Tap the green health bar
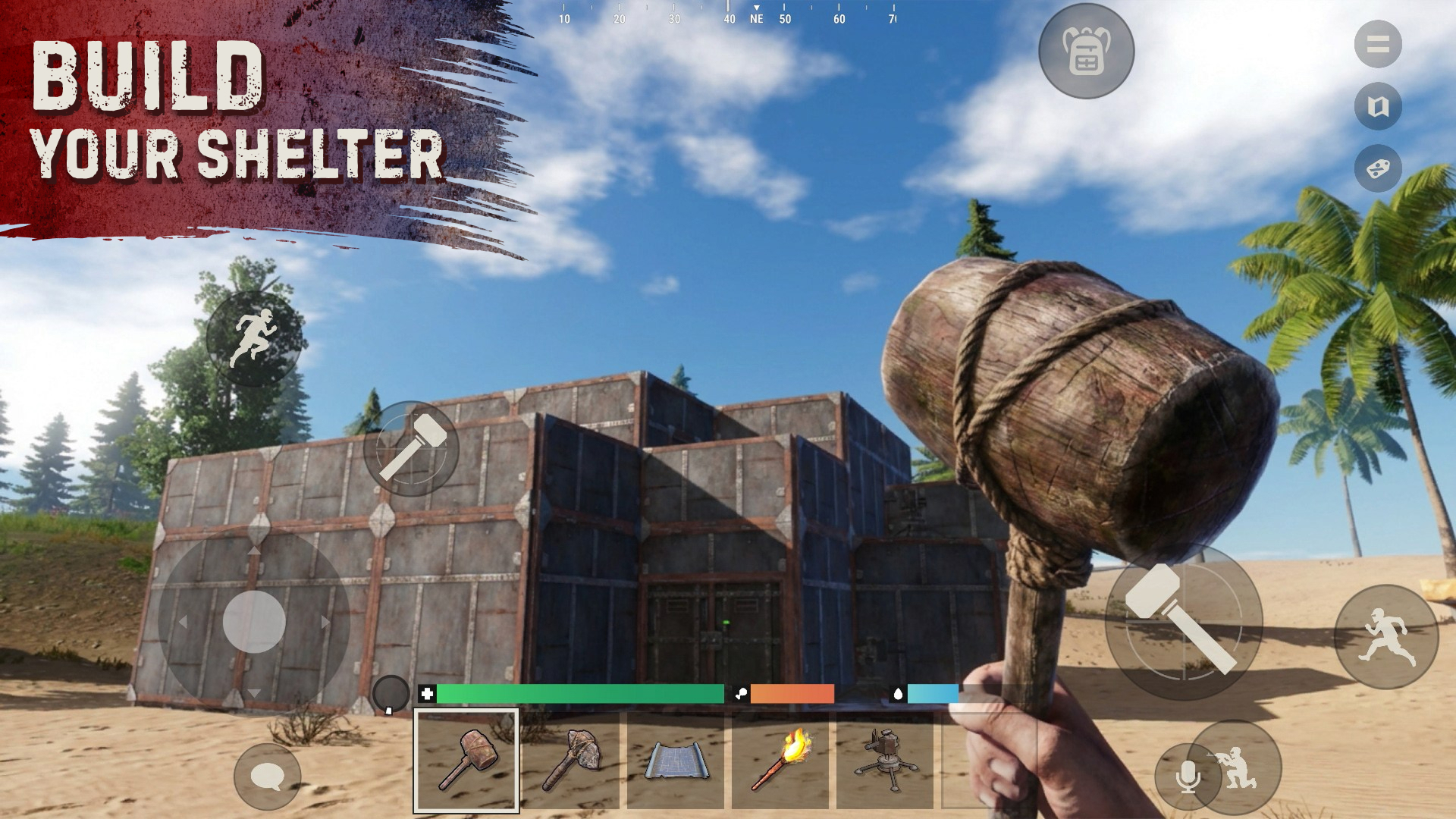This screenshot has height=819, width=1456. point(580,692)
